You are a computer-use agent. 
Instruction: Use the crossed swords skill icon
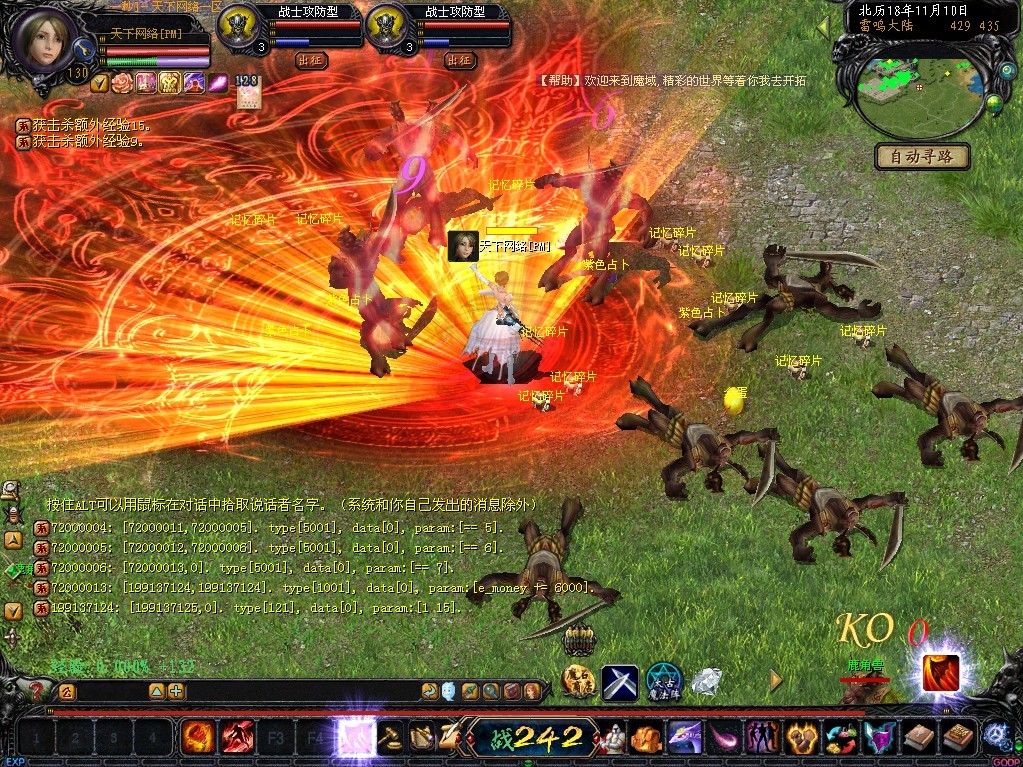pyautogui.click(x=619, y=683)
